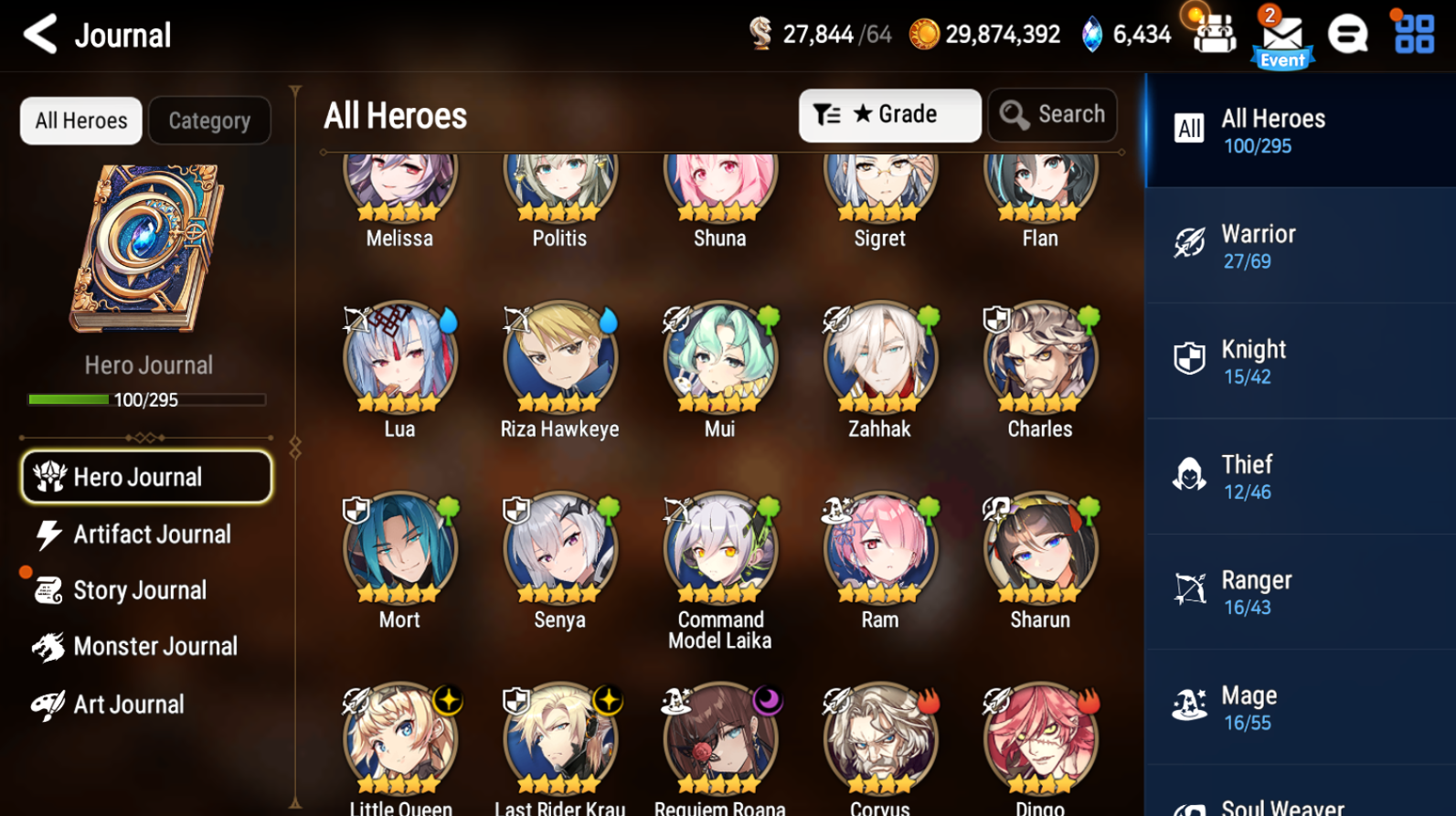Select the Thief class filter icon
1456x816 pixels.
tap(1190, 474)
